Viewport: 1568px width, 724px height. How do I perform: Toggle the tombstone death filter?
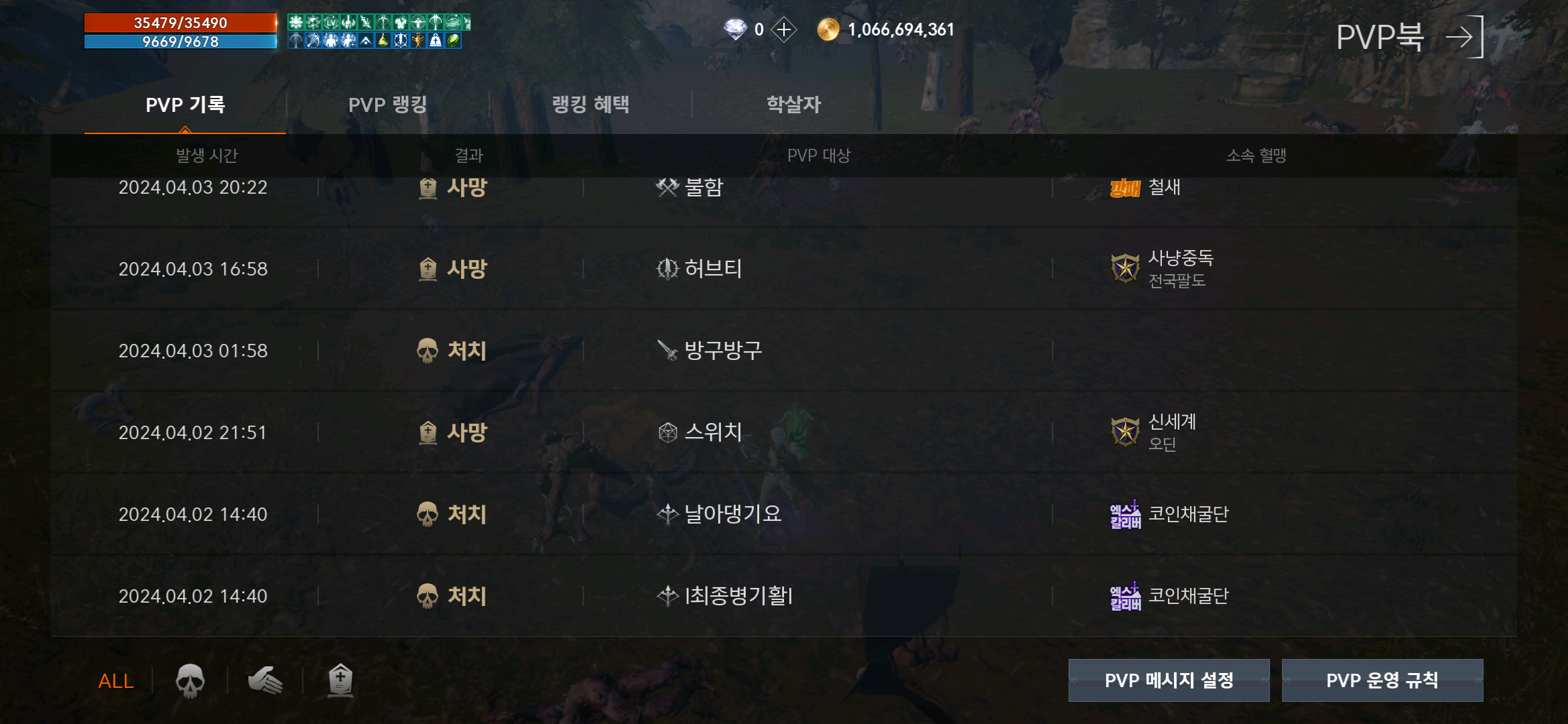pos(340,679)
